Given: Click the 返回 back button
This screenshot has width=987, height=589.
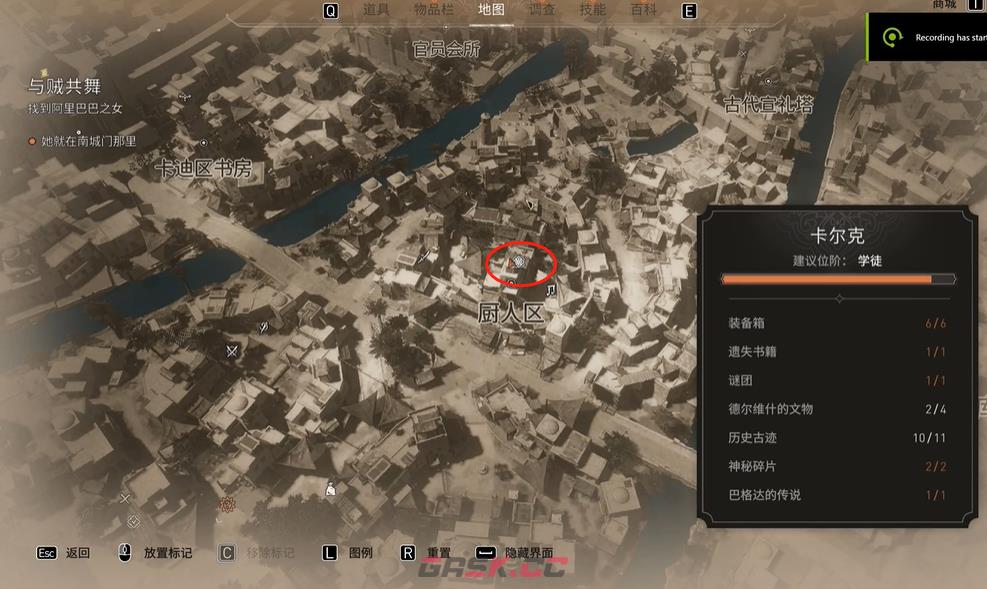Looking at the screenshot, I should [x=77, y=553].
